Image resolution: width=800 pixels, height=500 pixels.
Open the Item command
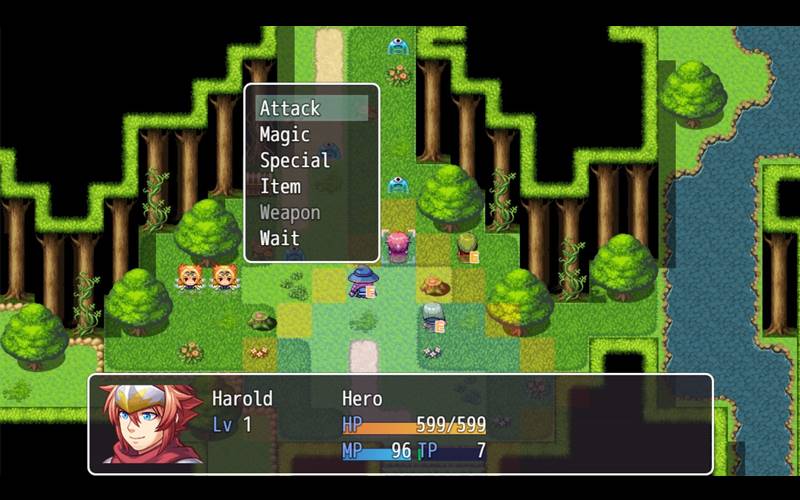click(x=280, y=186)
